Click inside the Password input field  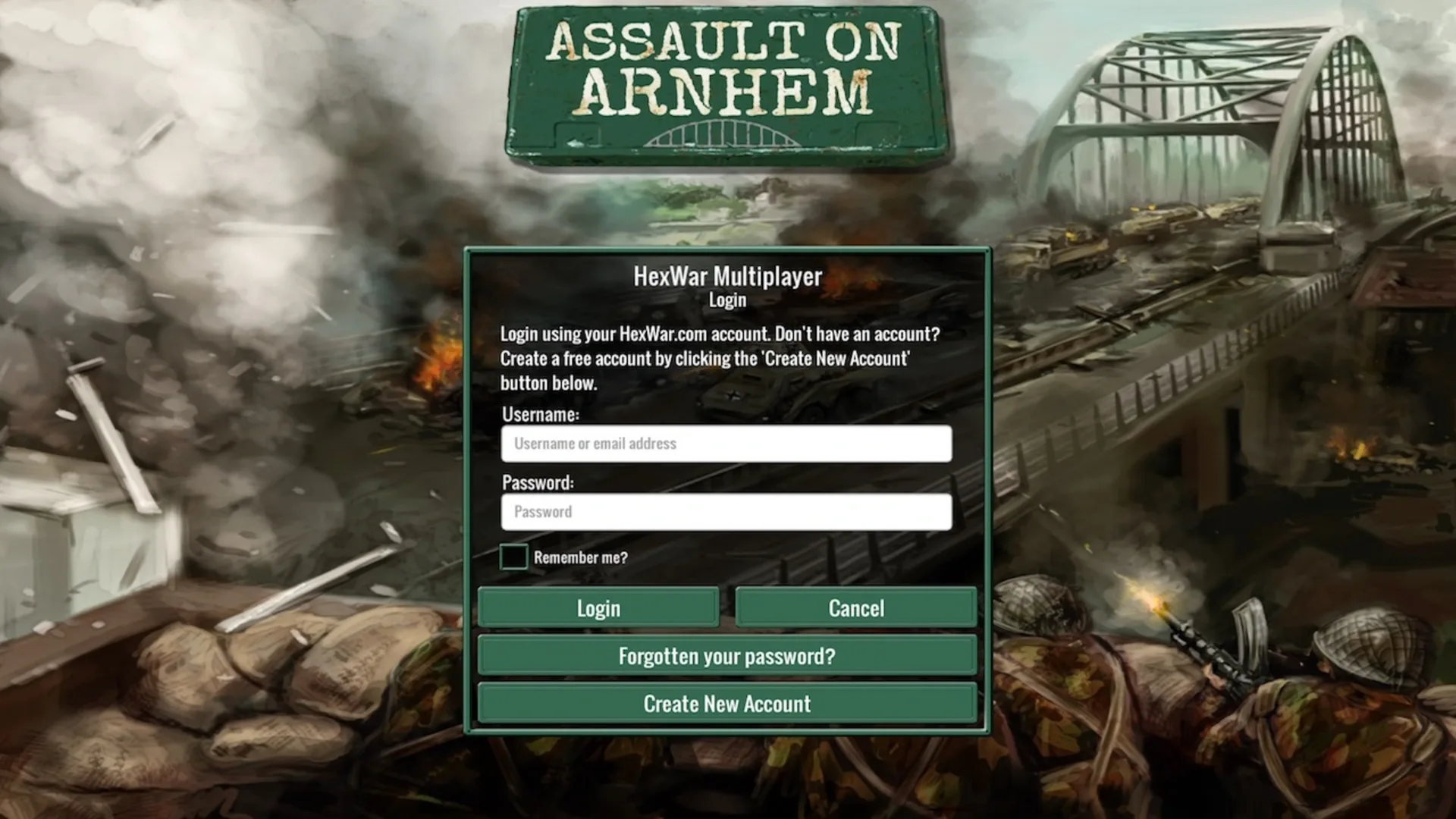pyautogui.click(x=726, y=511)
